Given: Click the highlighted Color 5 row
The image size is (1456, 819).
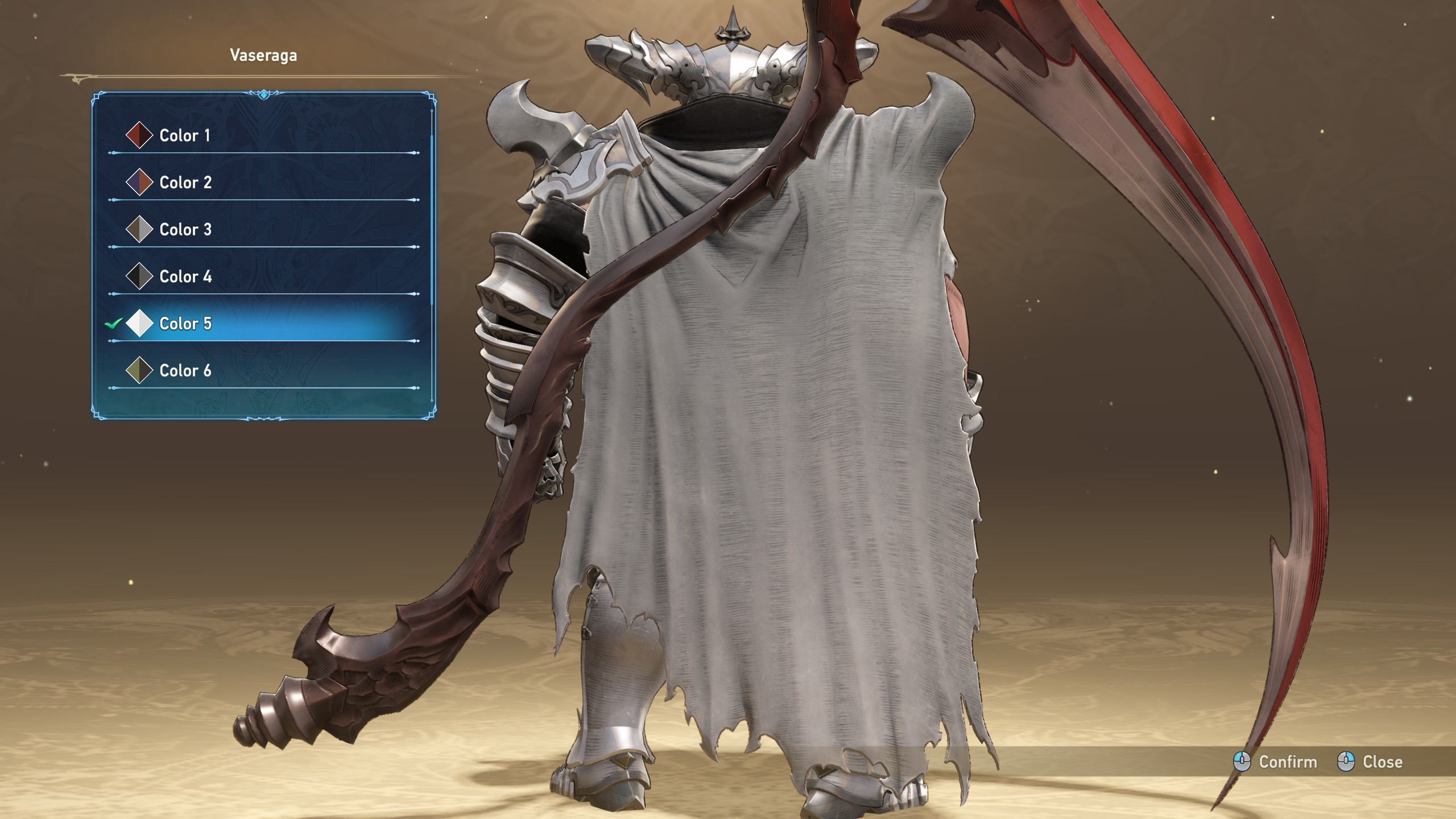Looking at the screenshot, I should coord(185,324).
